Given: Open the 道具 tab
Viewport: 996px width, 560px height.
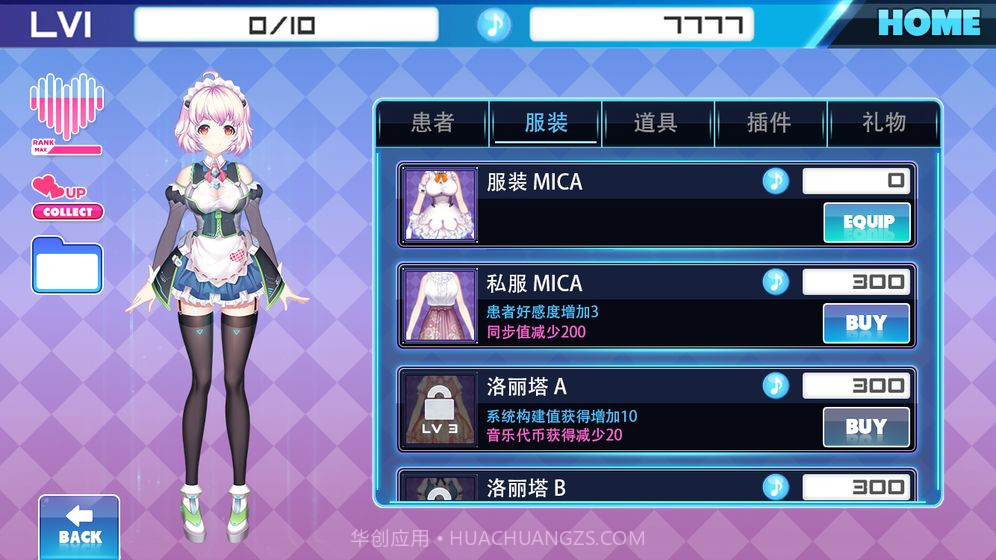Looking at the screenshot, I should 656,123.
